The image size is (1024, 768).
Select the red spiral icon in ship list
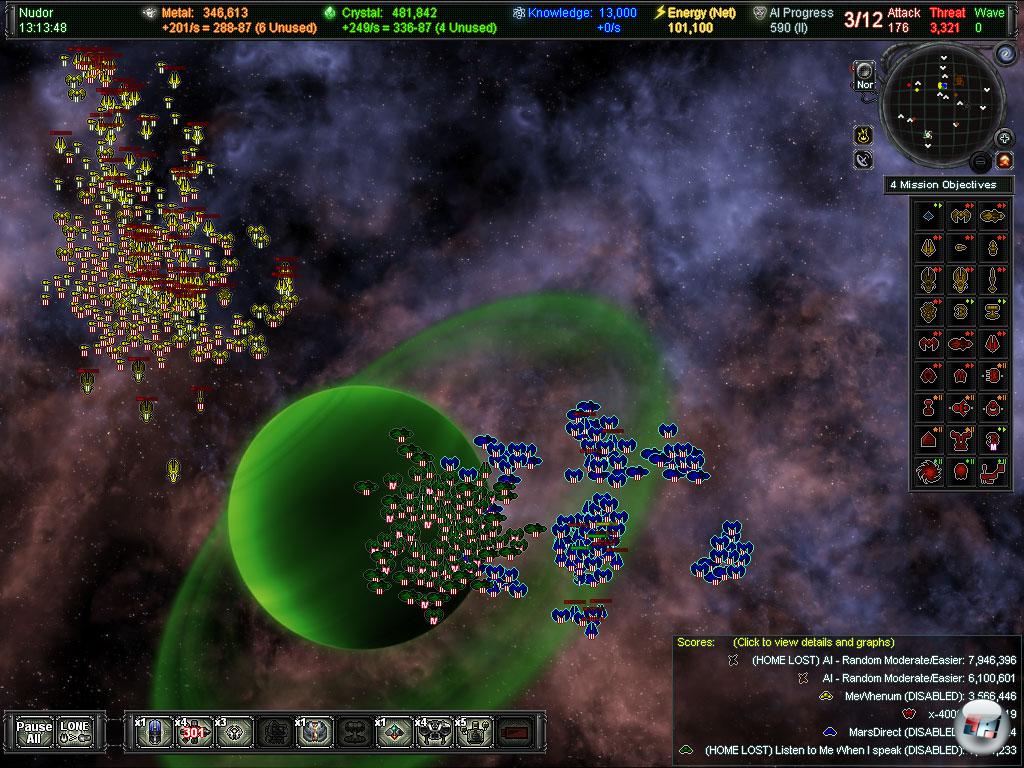[x=931, y=469]
